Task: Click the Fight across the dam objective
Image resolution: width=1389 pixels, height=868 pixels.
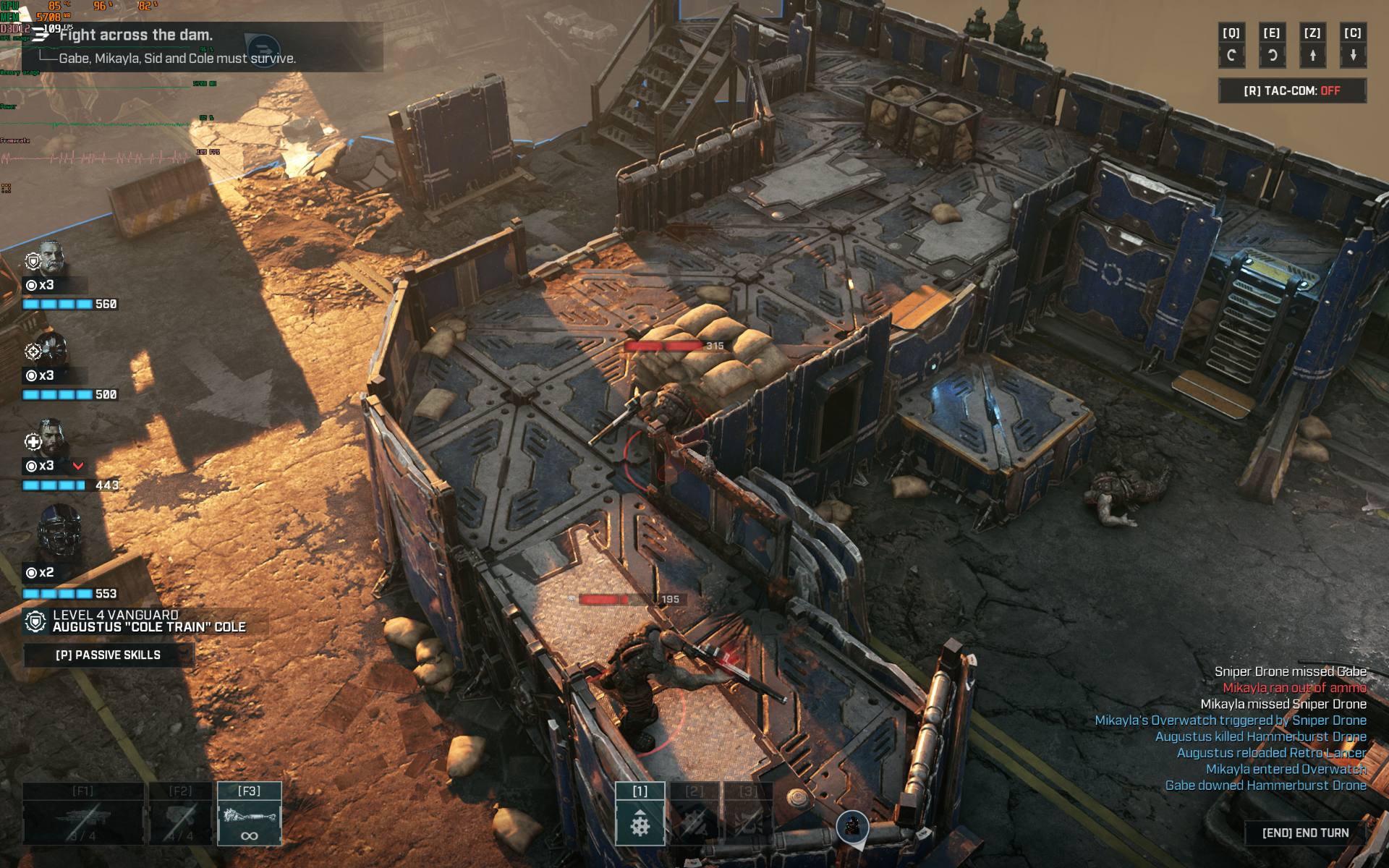Action: coord(136,35)
